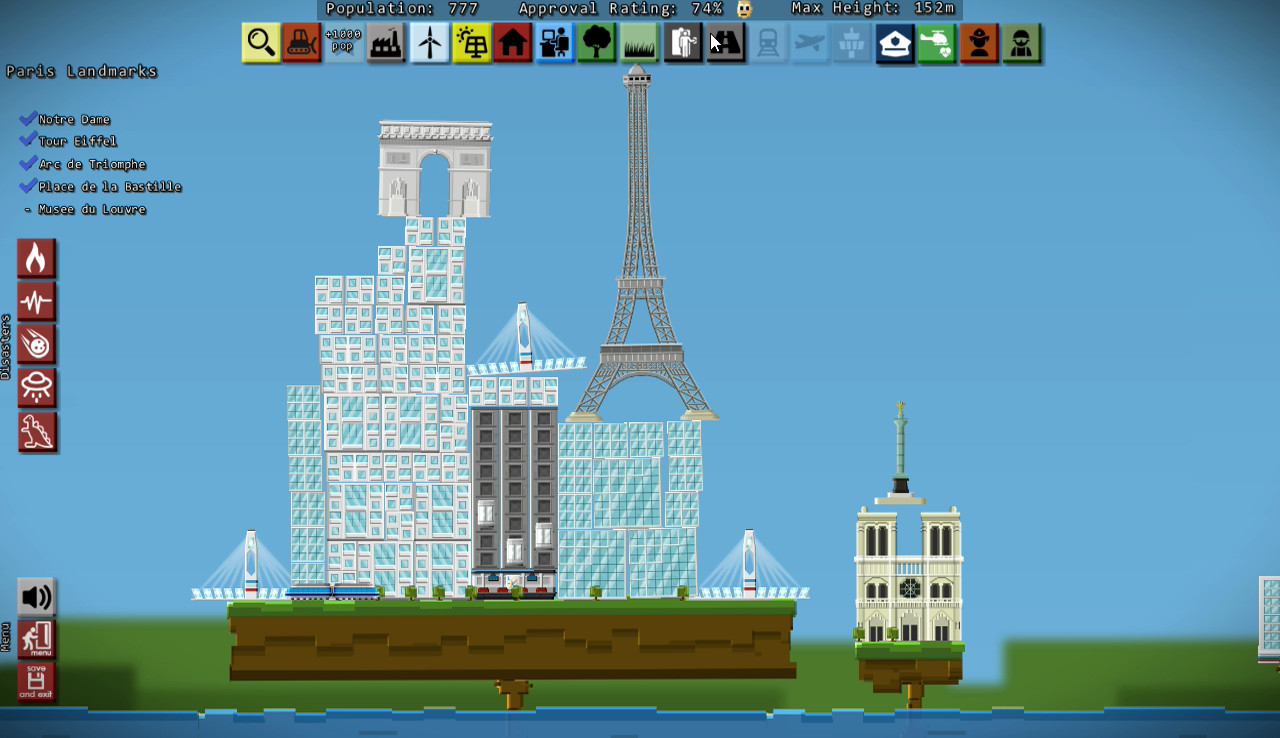Click Save and Exit
This screenshot has width=1280, height=738.
point(36,682)
